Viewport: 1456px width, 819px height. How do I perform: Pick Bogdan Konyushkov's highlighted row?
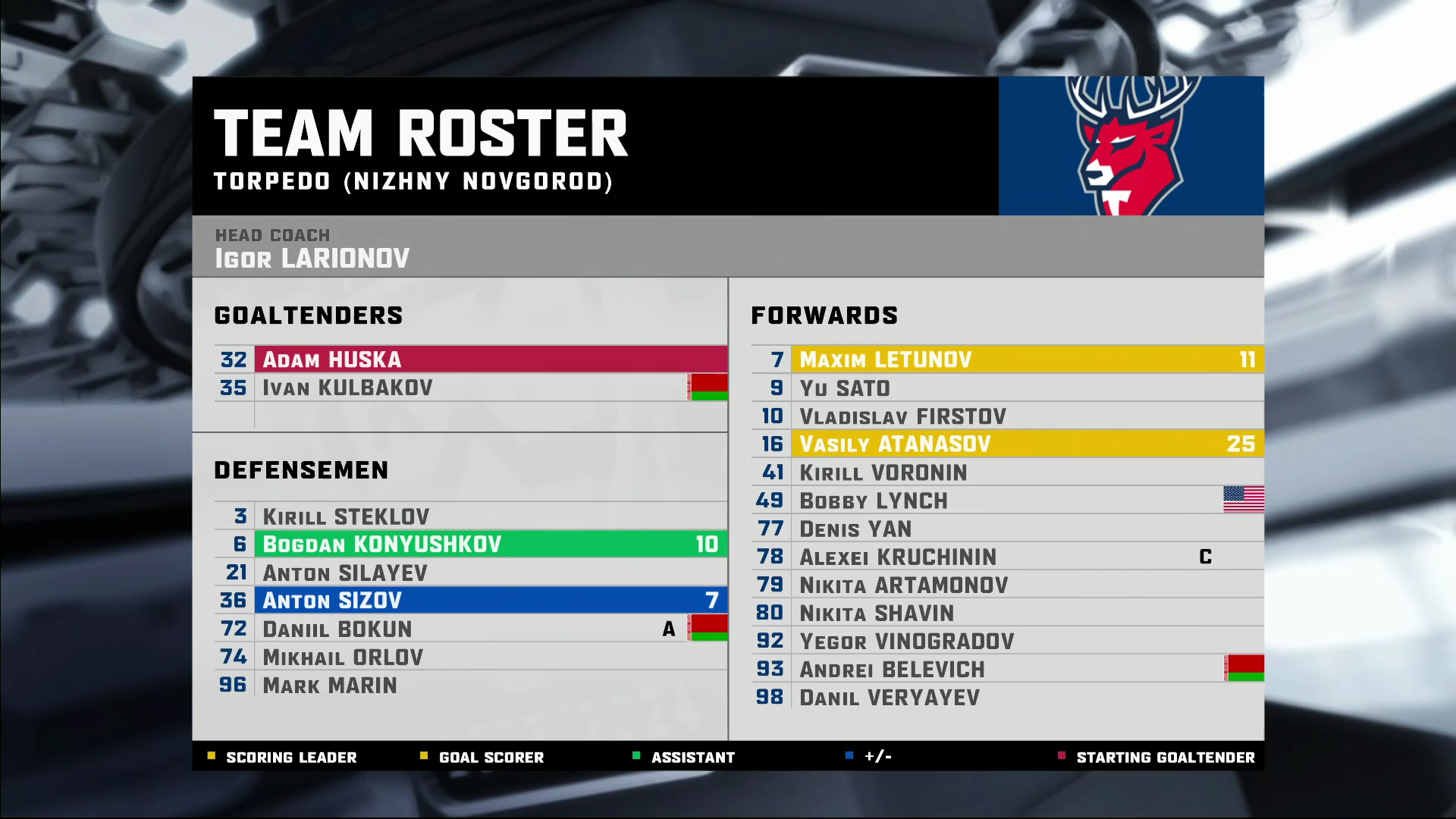(x=470, y=544)
